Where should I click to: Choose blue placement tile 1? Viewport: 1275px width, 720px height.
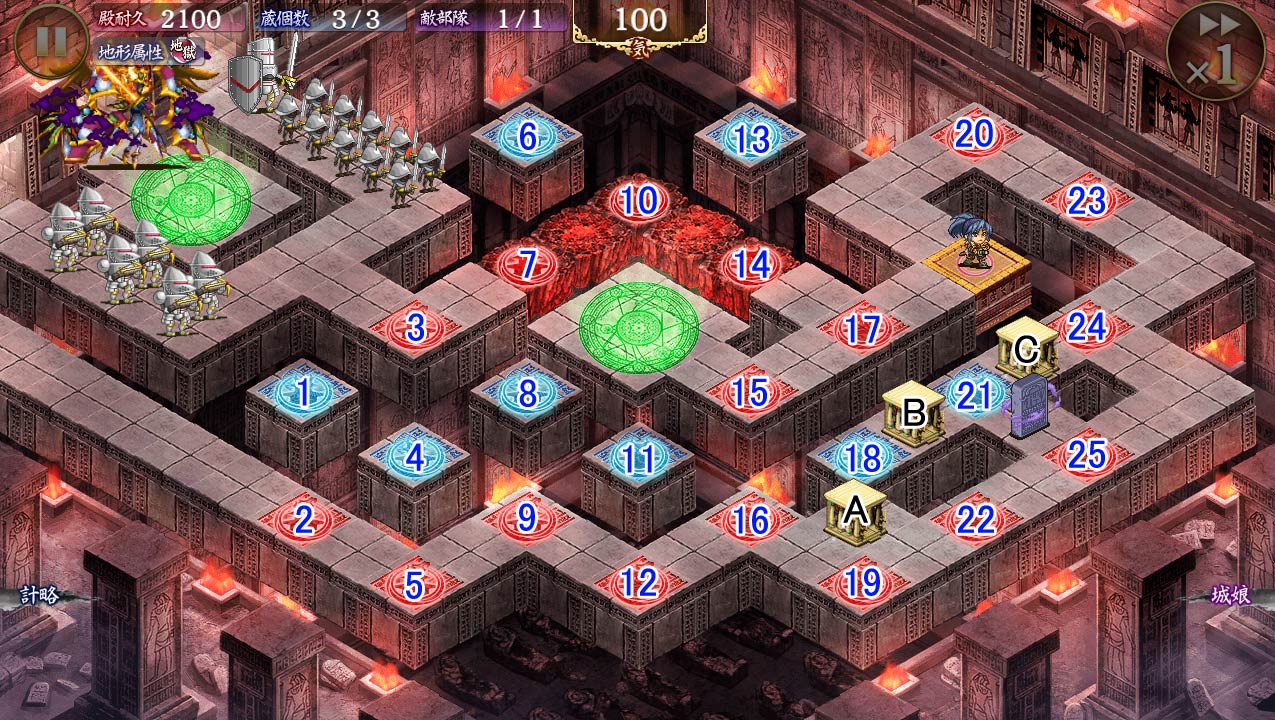click(304, 391)
